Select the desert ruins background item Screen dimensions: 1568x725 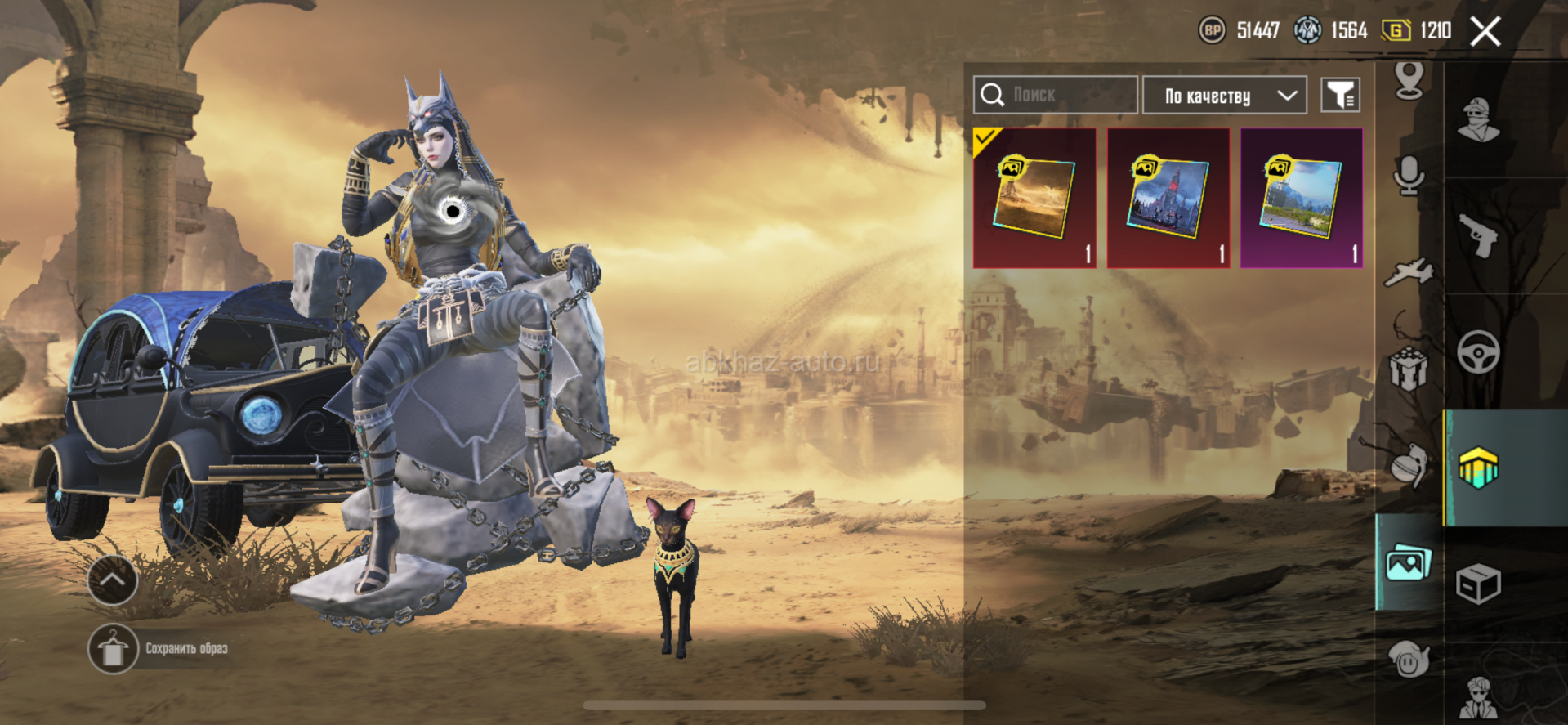click(x=1034, y=198)
